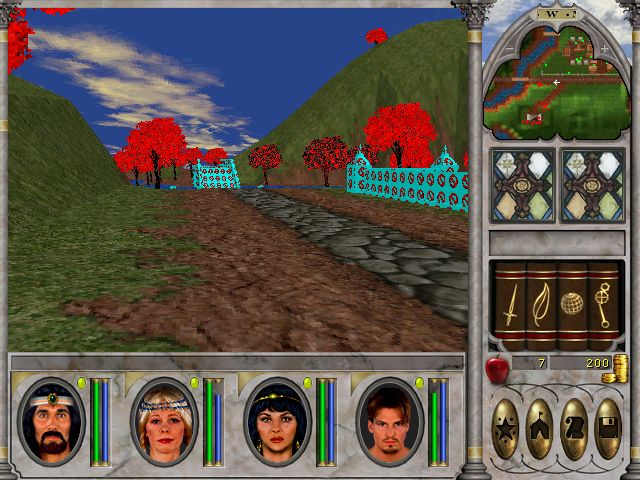Open the floppy disk game options

pyautogui.click(x=607, y=428)
